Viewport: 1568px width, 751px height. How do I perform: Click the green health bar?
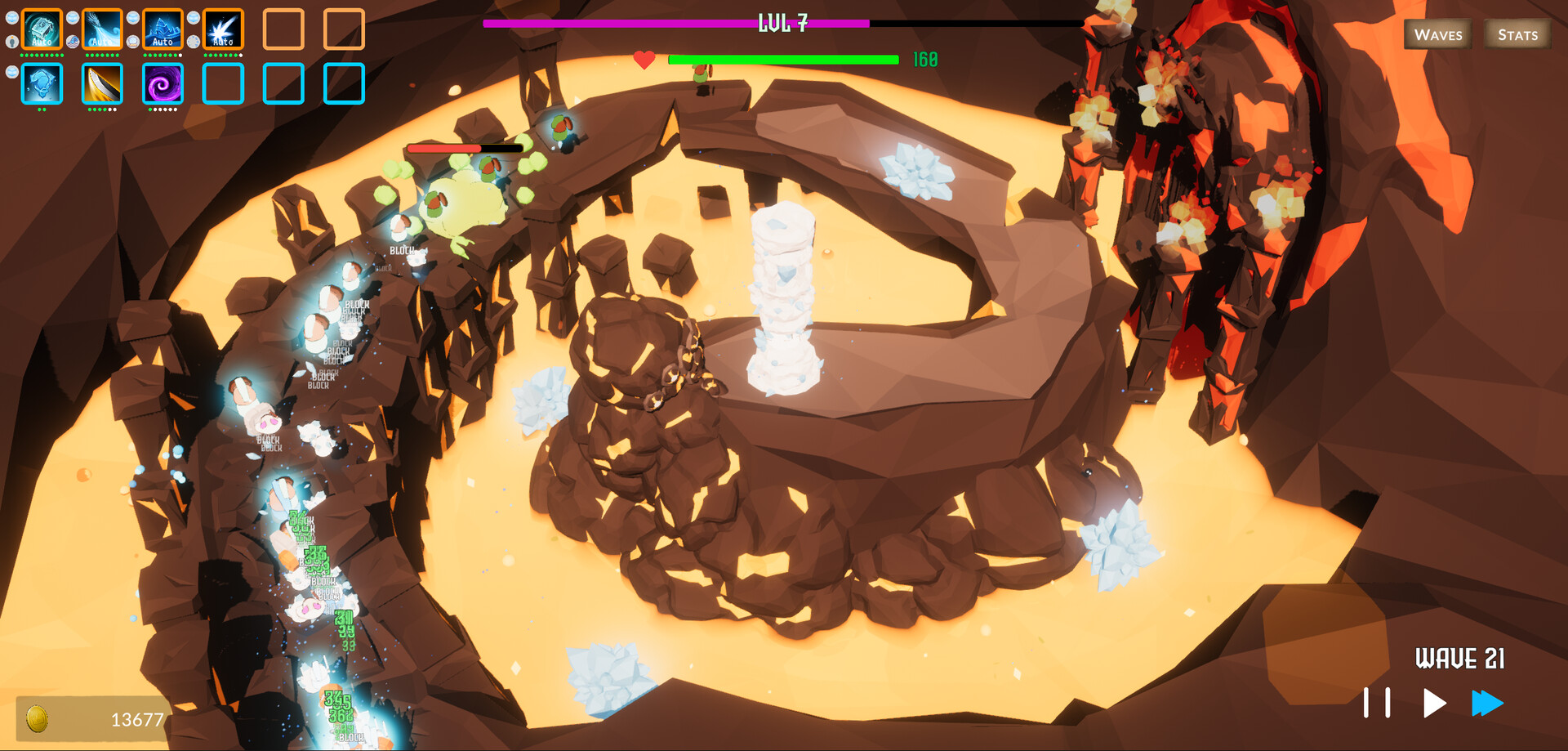click(x=782, y=59)
